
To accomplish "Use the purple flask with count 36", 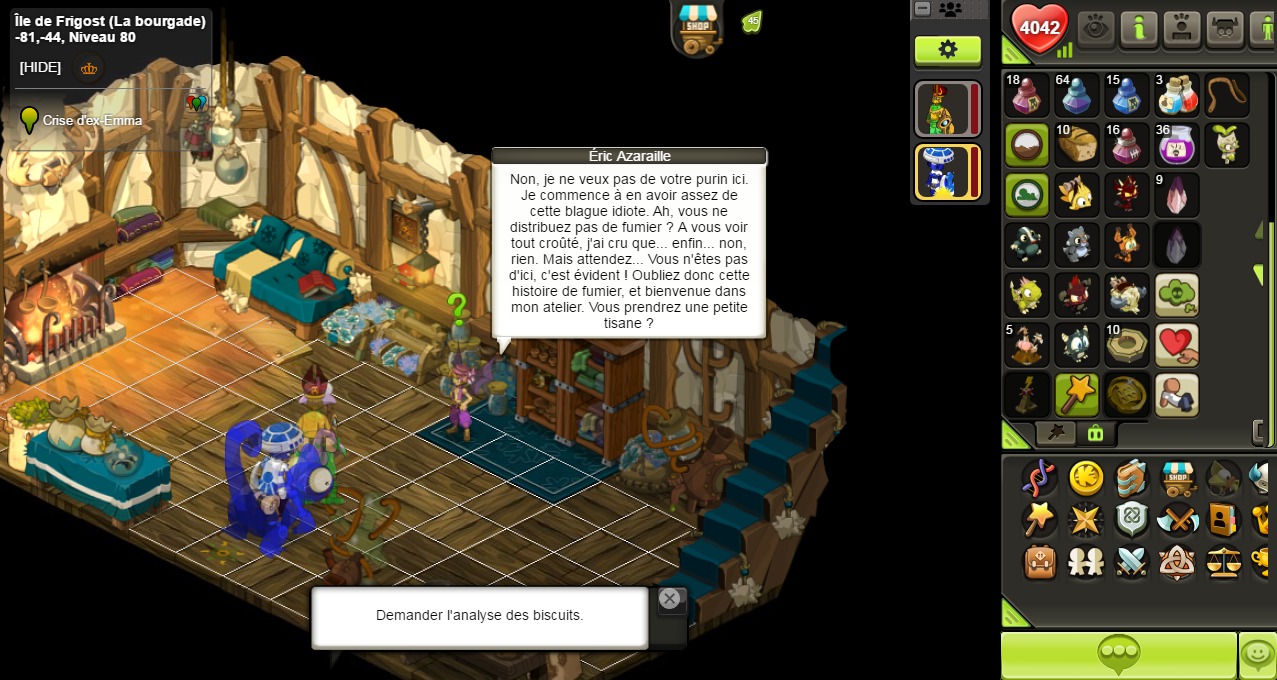I will 1176,145.
